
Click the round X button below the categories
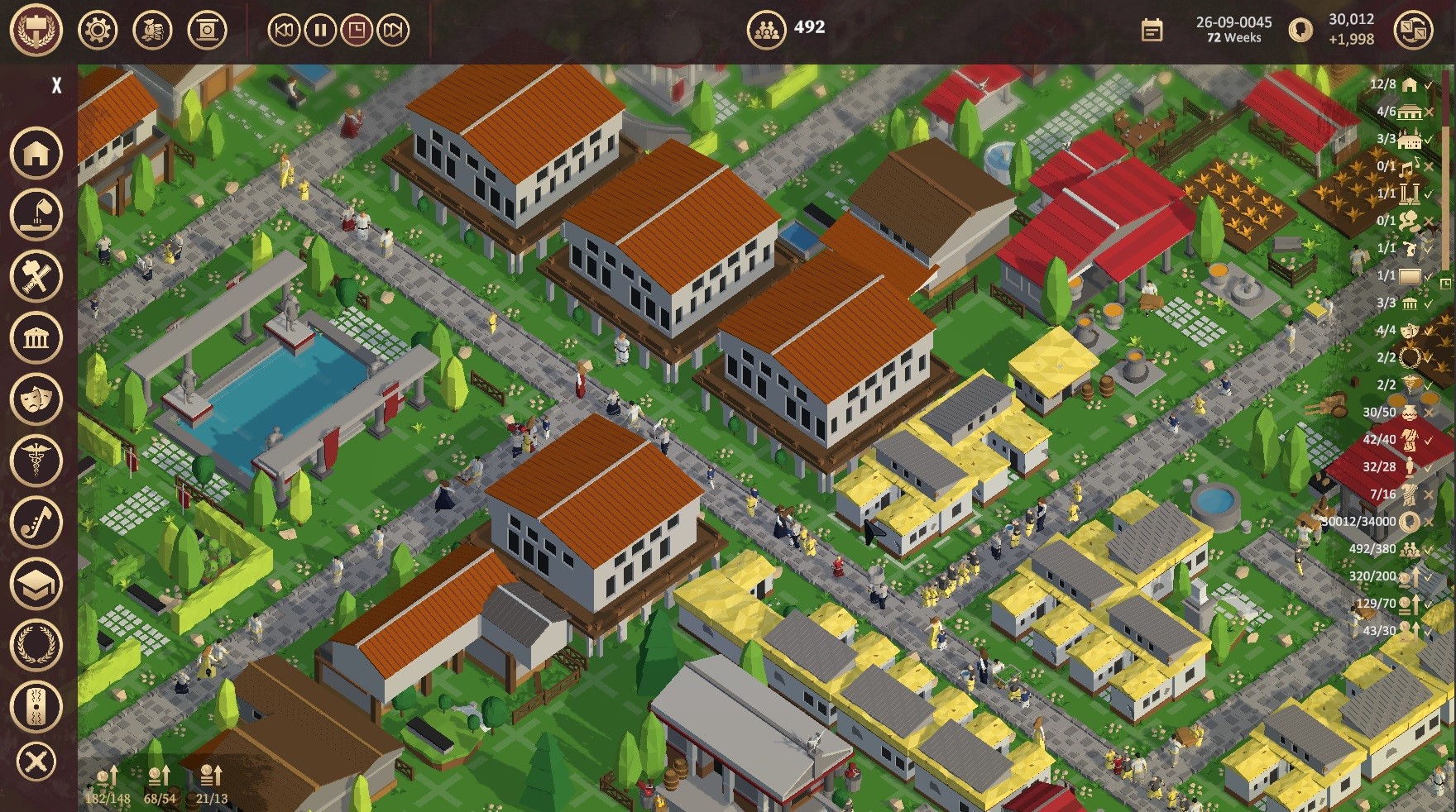pos(36,762)
